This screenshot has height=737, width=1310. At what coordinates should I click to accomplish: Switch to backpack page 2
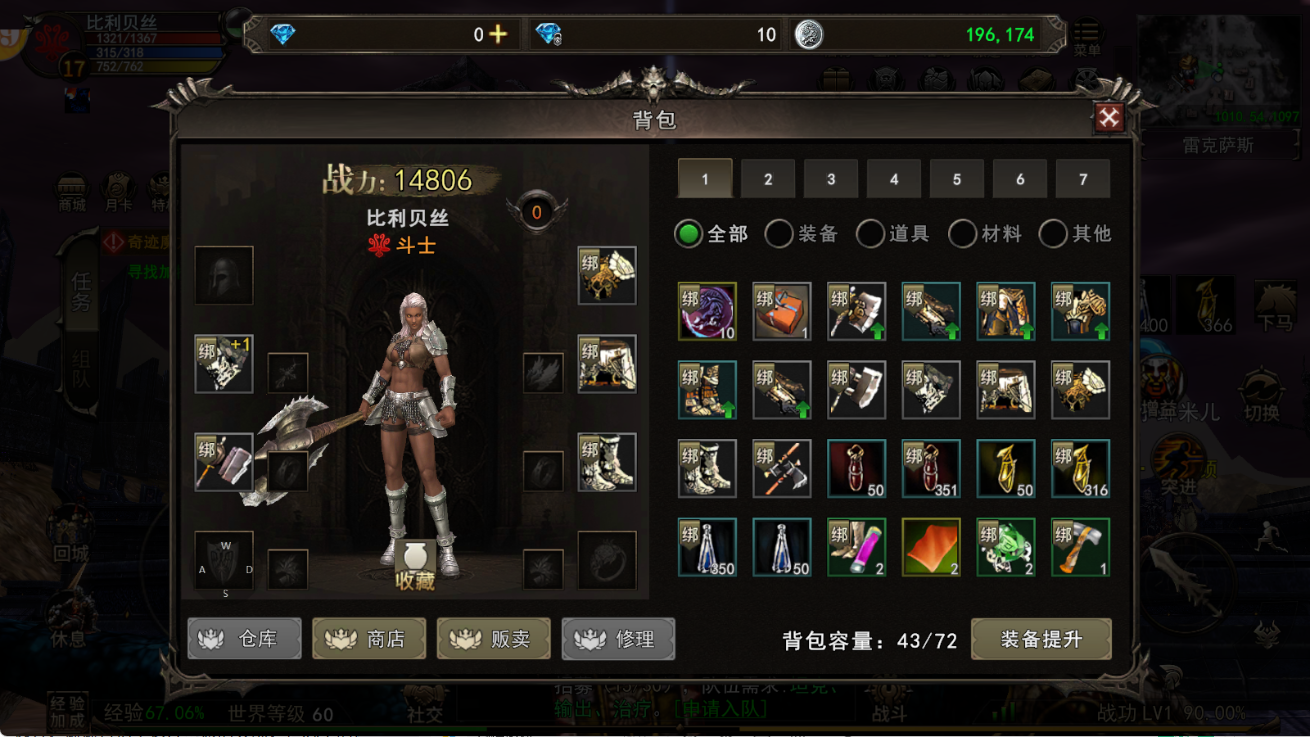[x=768, y=179]
